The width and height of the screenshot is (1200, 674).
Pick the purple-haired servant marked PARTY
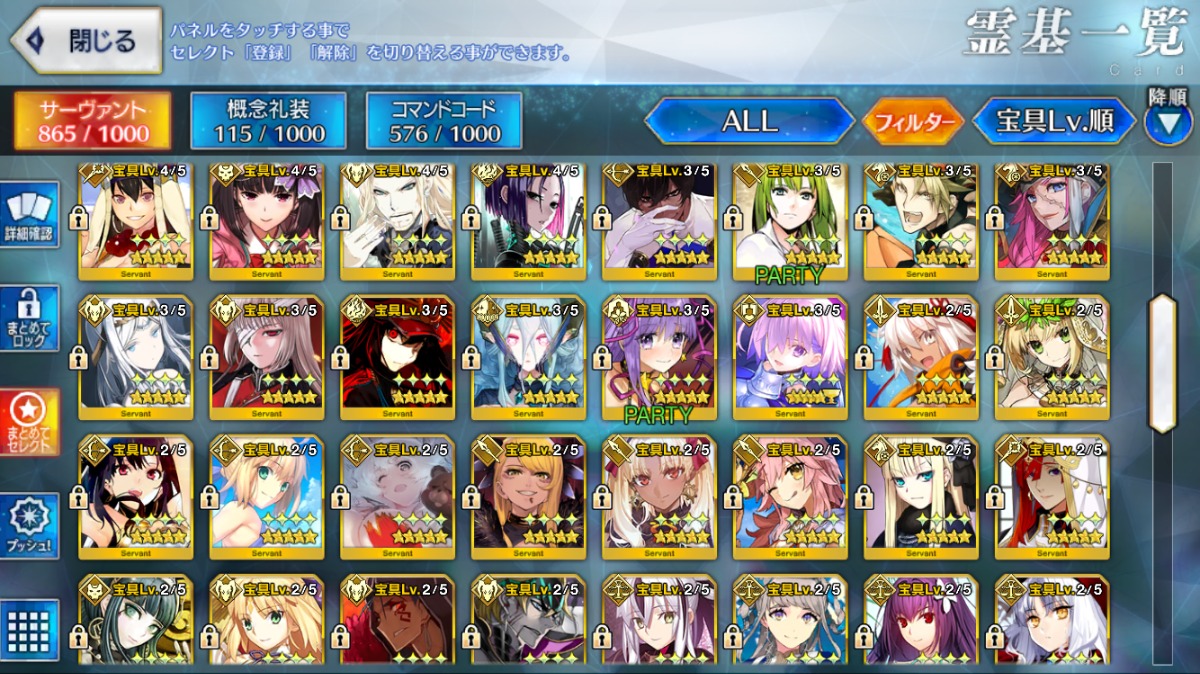point(659,352)
